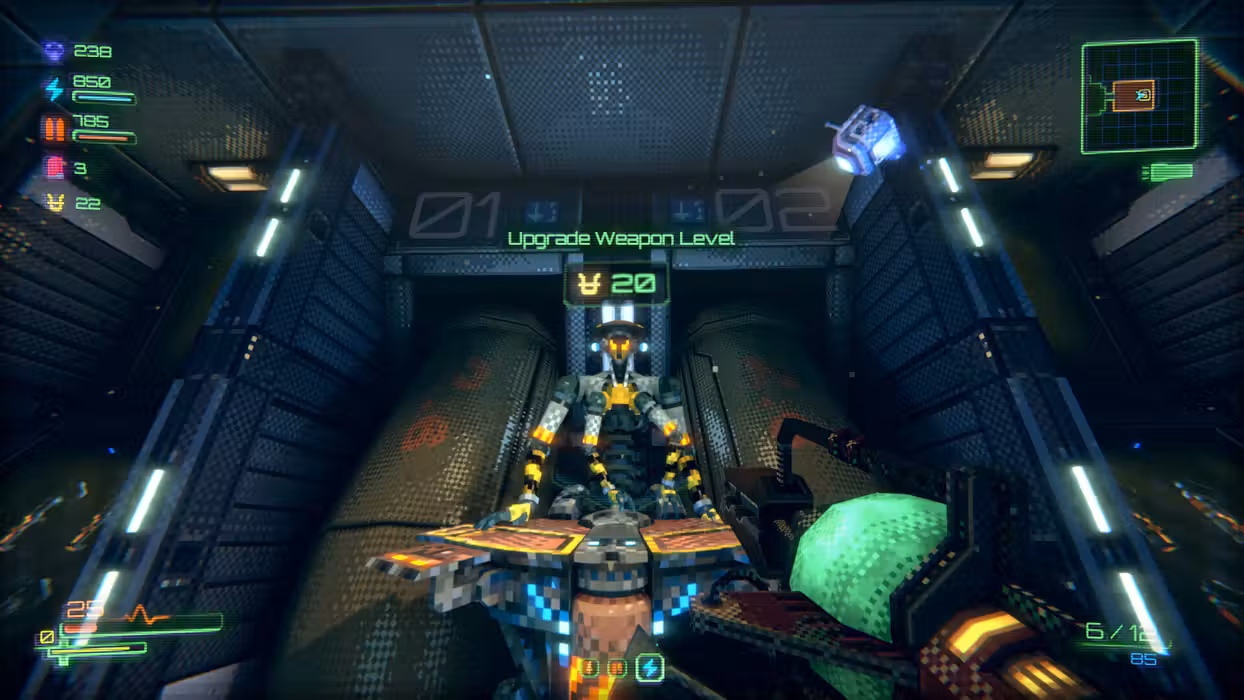Click the yellow currency icon
The width and height of the screenshot is (1244, 700).
point(56,203)
